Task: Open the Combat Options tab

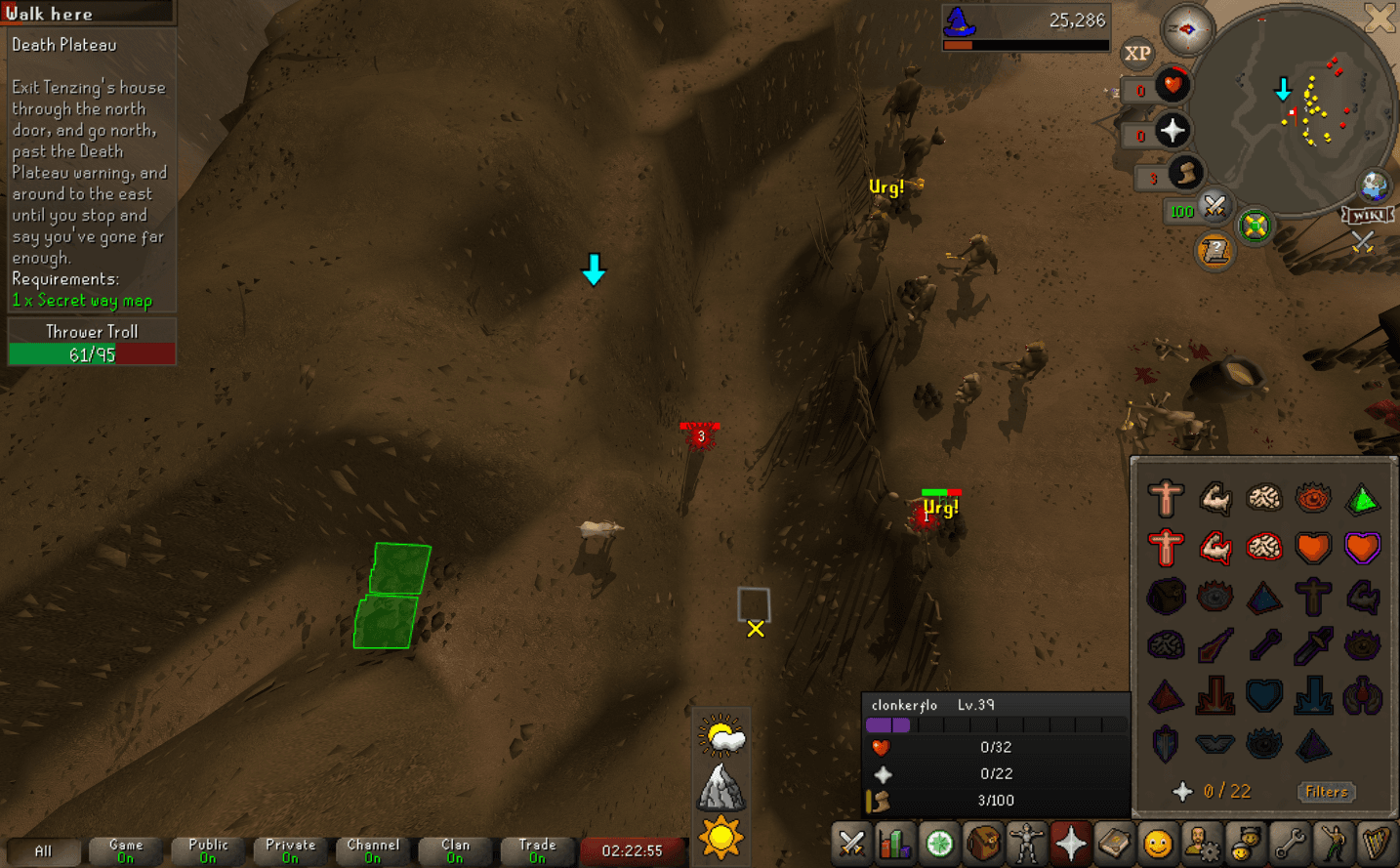Action: (851, 843)
